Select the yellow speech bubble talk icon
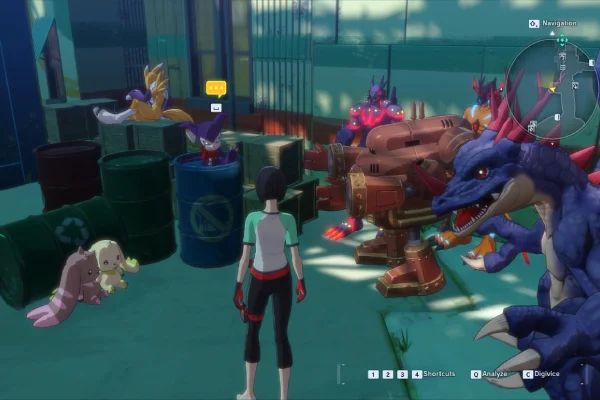Screen dimensions: 600x400 (216, 88)
